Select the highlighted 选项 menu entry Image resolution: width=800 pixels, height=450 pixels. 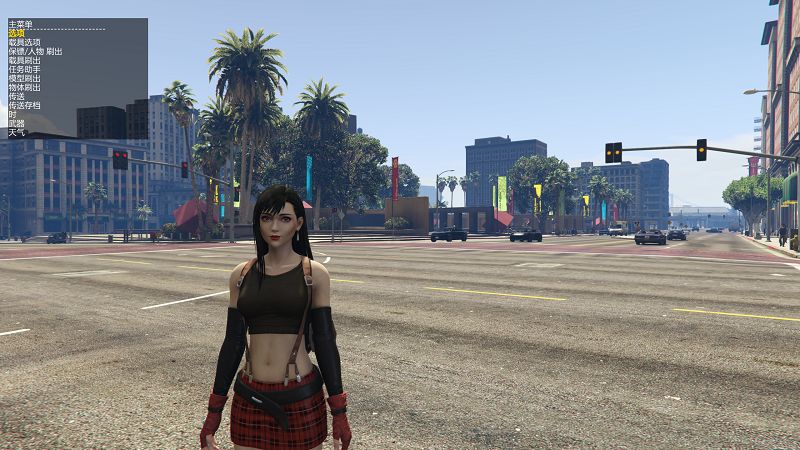(x=17, y=33)
